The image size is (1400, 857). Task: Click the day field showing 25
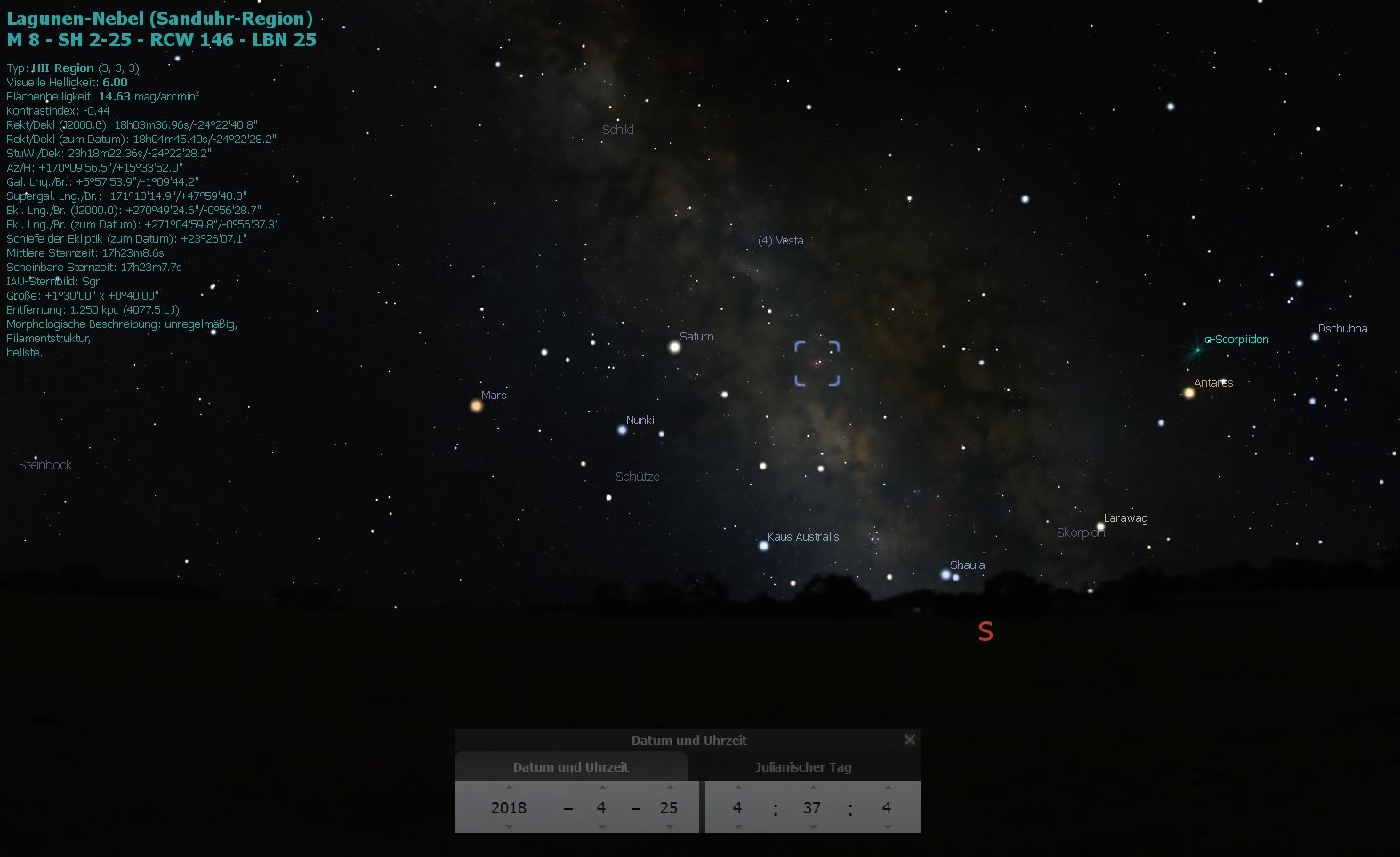click(x=669, y=808)
